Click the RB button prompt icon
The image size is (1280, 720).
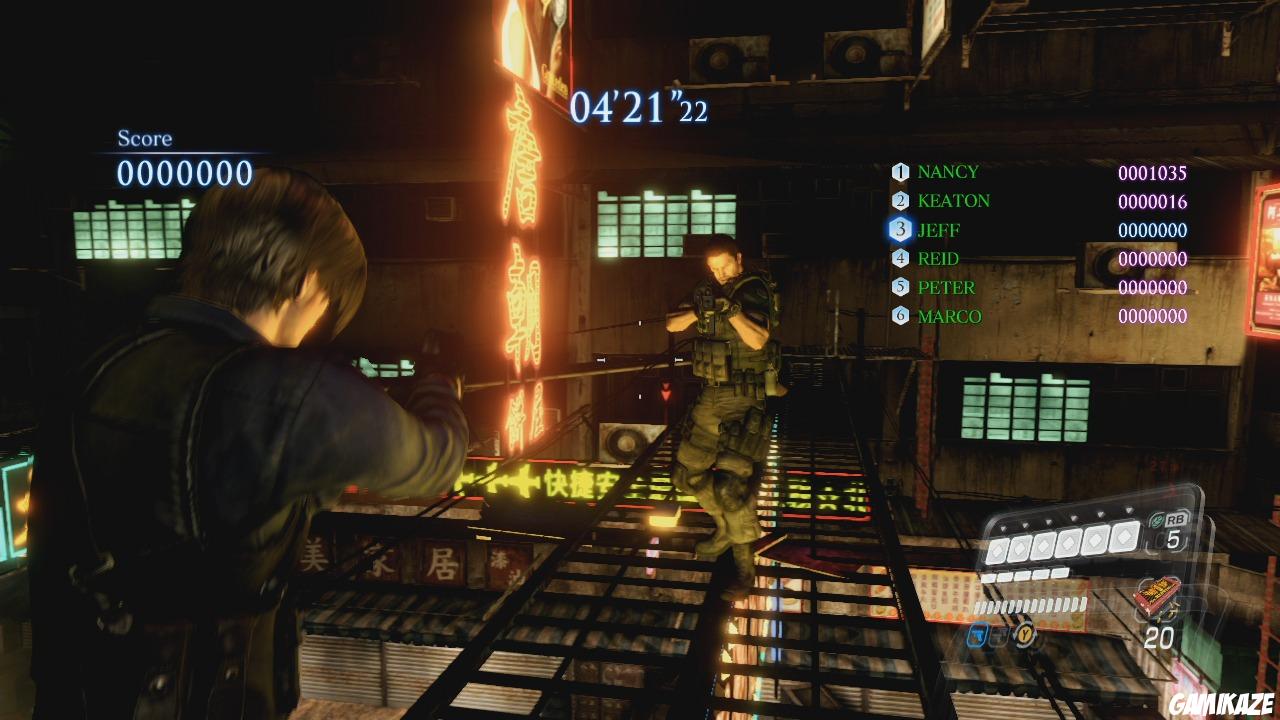tap(1176, 519)
